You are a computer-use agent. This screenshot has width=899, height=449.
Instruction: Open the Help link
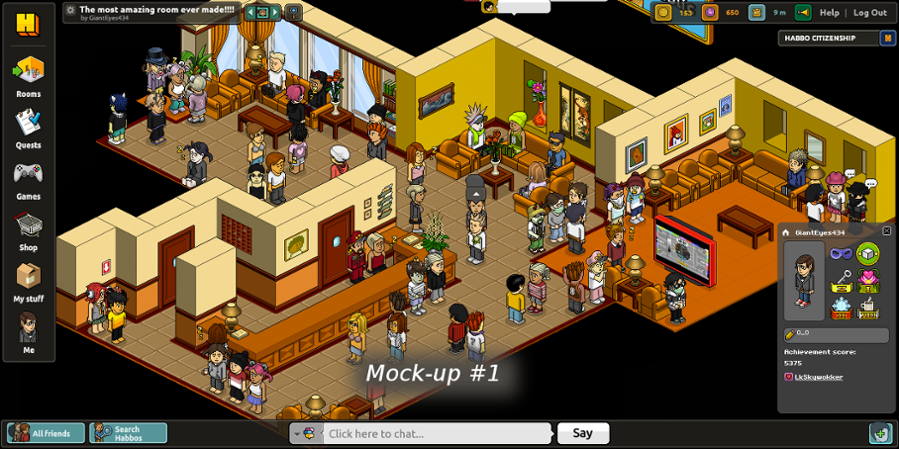829,13
